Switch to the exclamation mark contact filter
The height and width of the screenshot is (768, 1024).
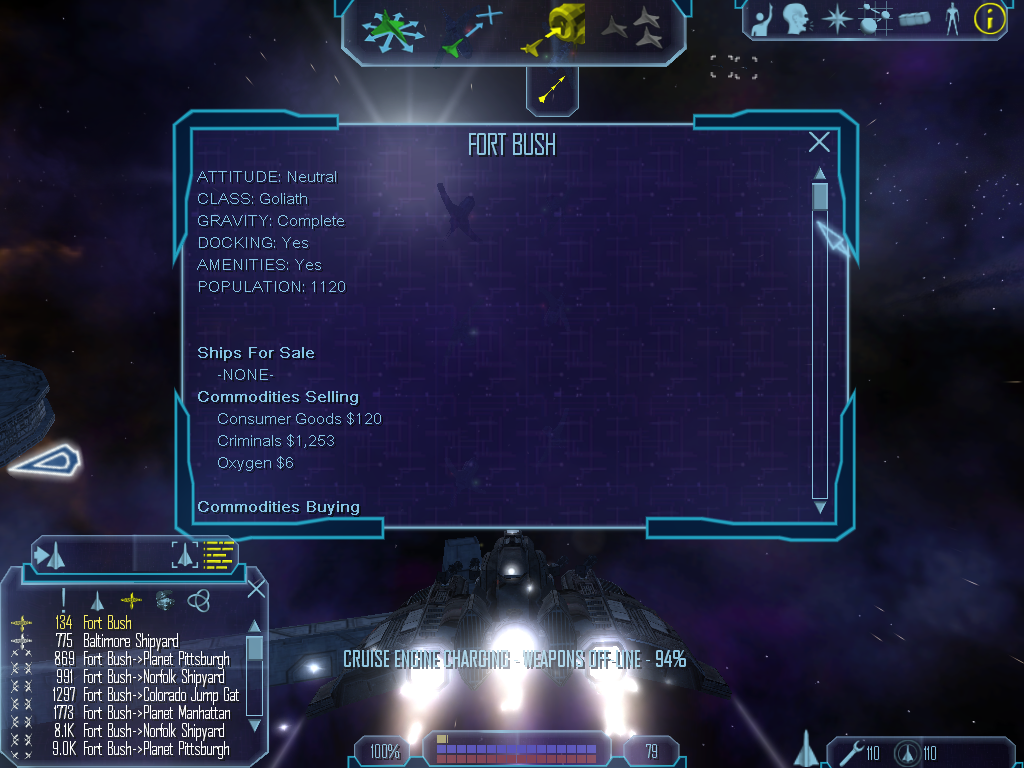pyautogui.click(x=63, y=599)
